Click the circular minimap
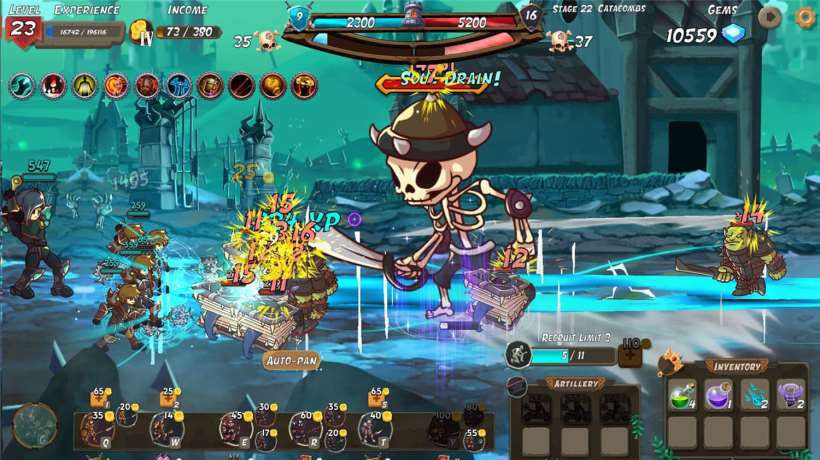The height and width of the screenshot is (460, 820). coord(34,425)
